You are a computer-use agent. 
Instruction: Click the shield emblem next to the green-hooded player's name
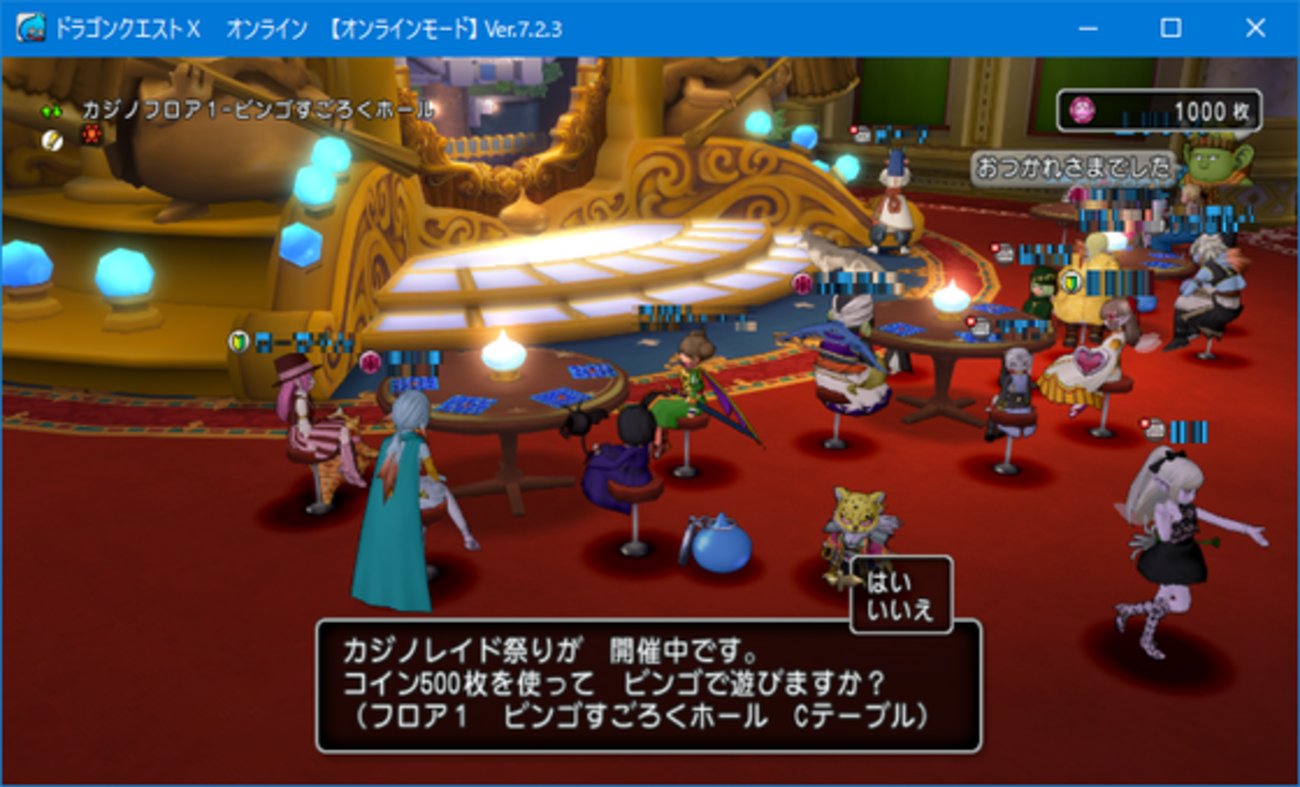click(1071, 283)
